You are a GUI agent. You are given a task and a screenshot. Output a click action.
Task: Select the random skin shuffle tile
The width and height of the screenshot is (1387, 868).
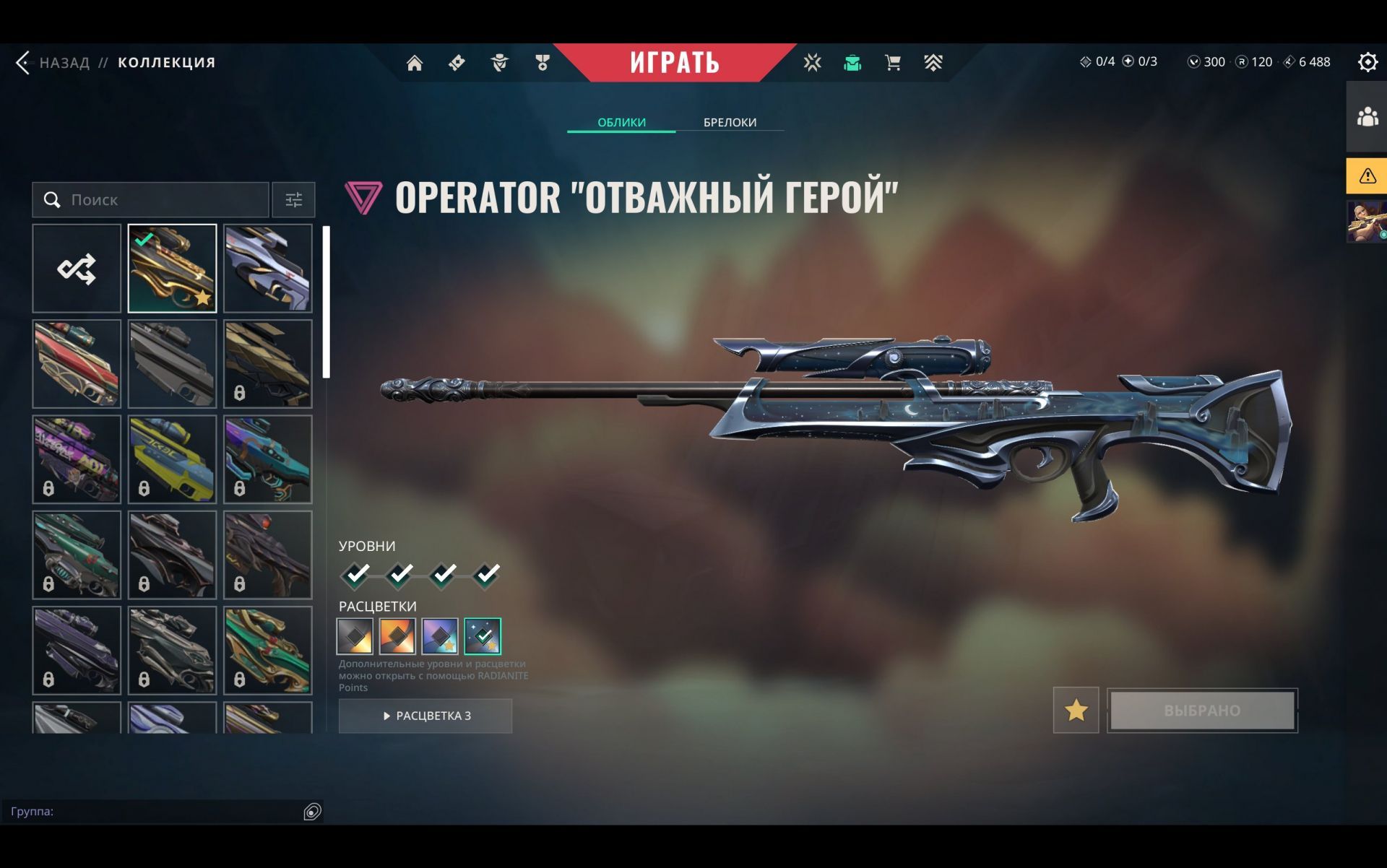(77, 269)
